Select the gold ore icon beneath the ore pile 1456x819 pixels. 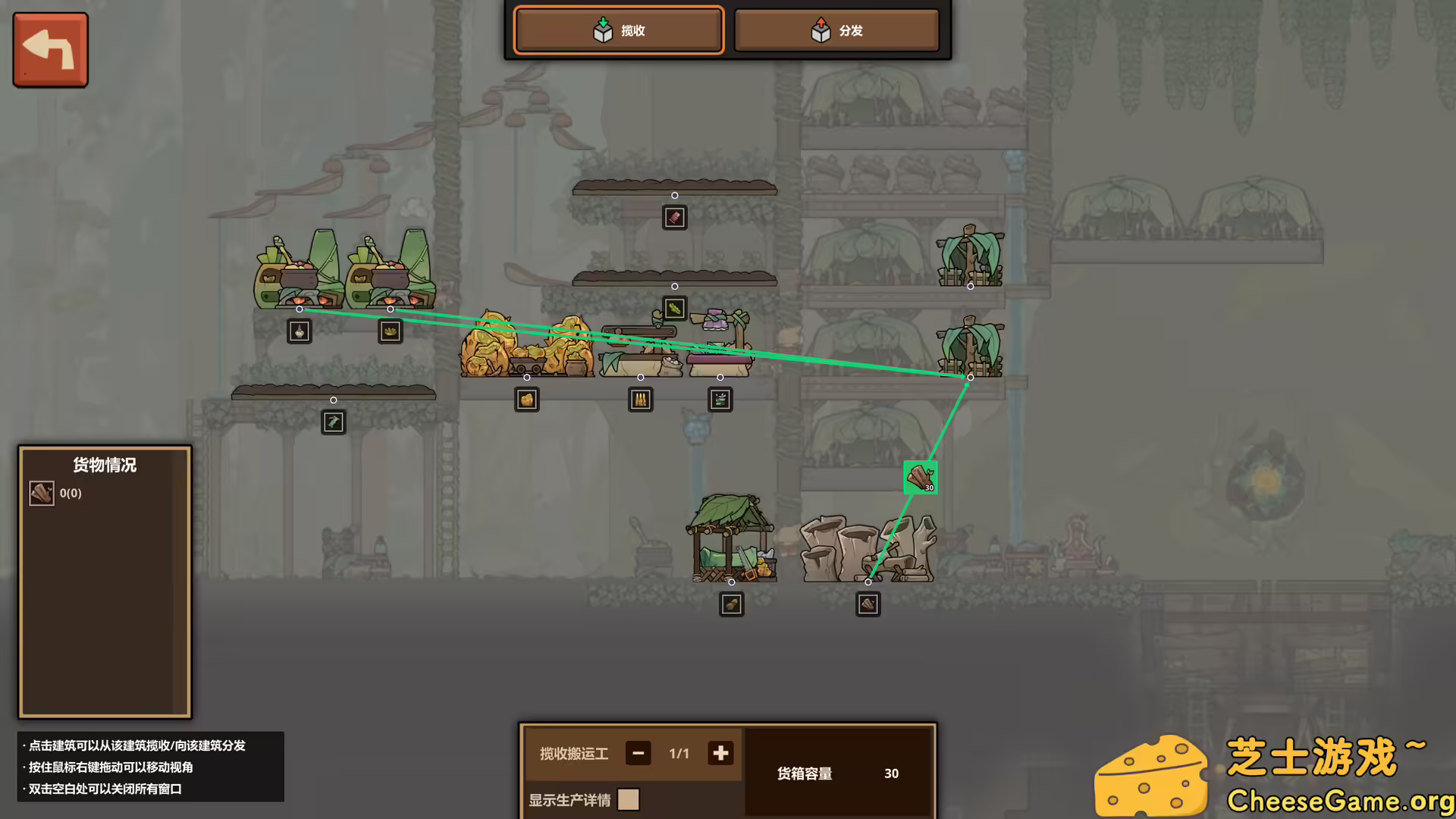click(527, 400)
